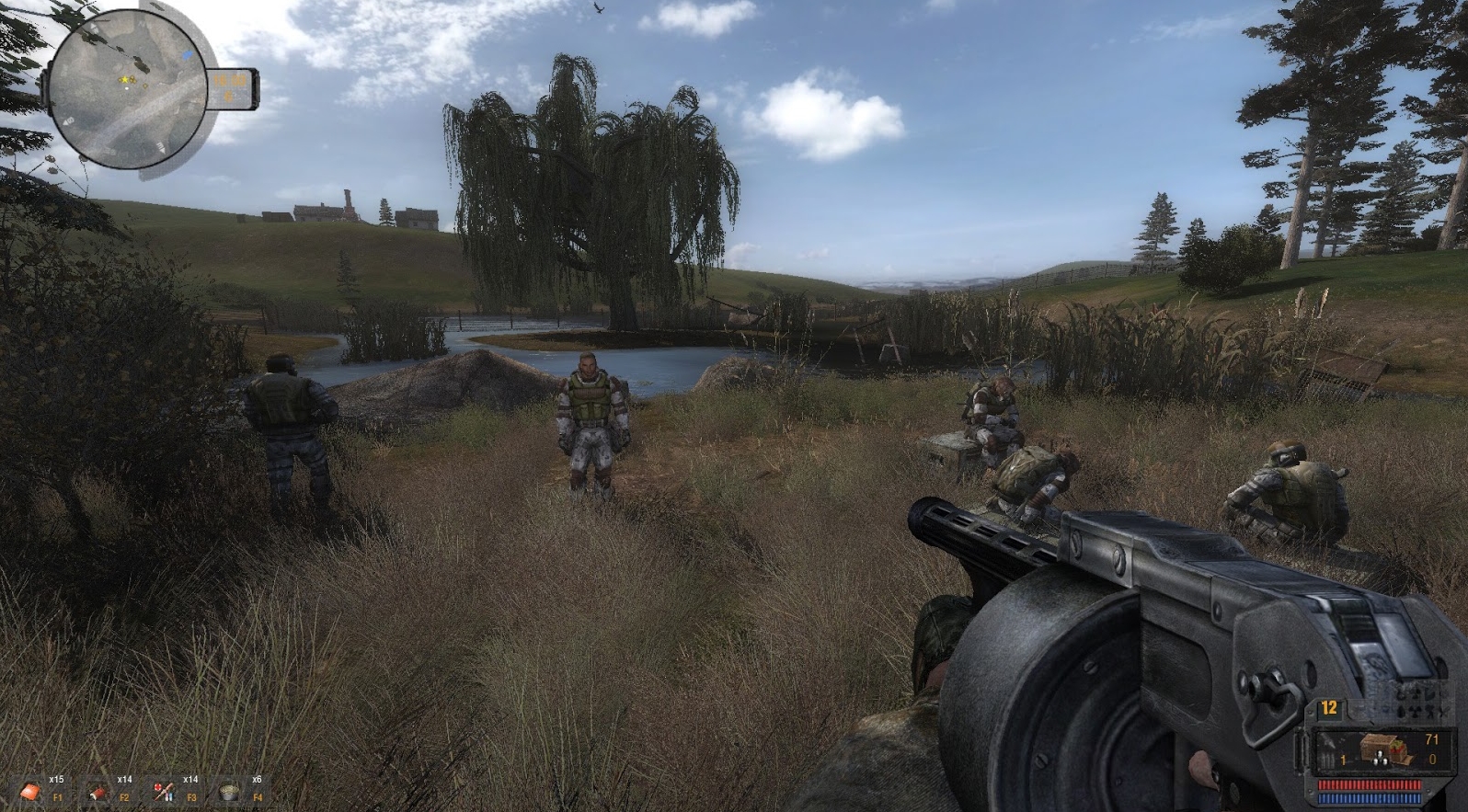The width and height of the screenshot is (1468, 812).
Task: Click the blue objective marker on the minimap
Action: pos(187,55)
